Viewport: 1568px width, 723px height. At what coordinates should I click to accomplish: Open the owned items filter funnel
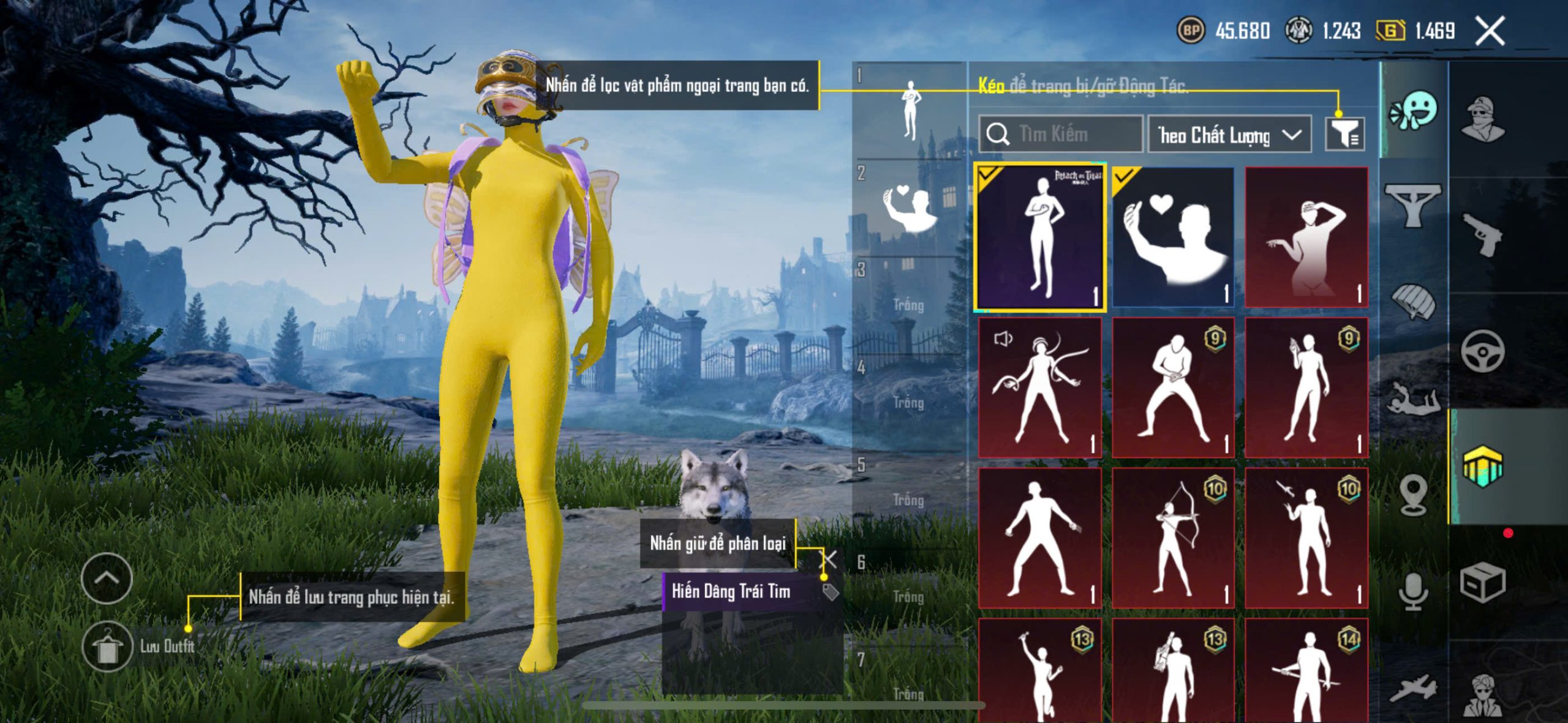point(1344,134)
